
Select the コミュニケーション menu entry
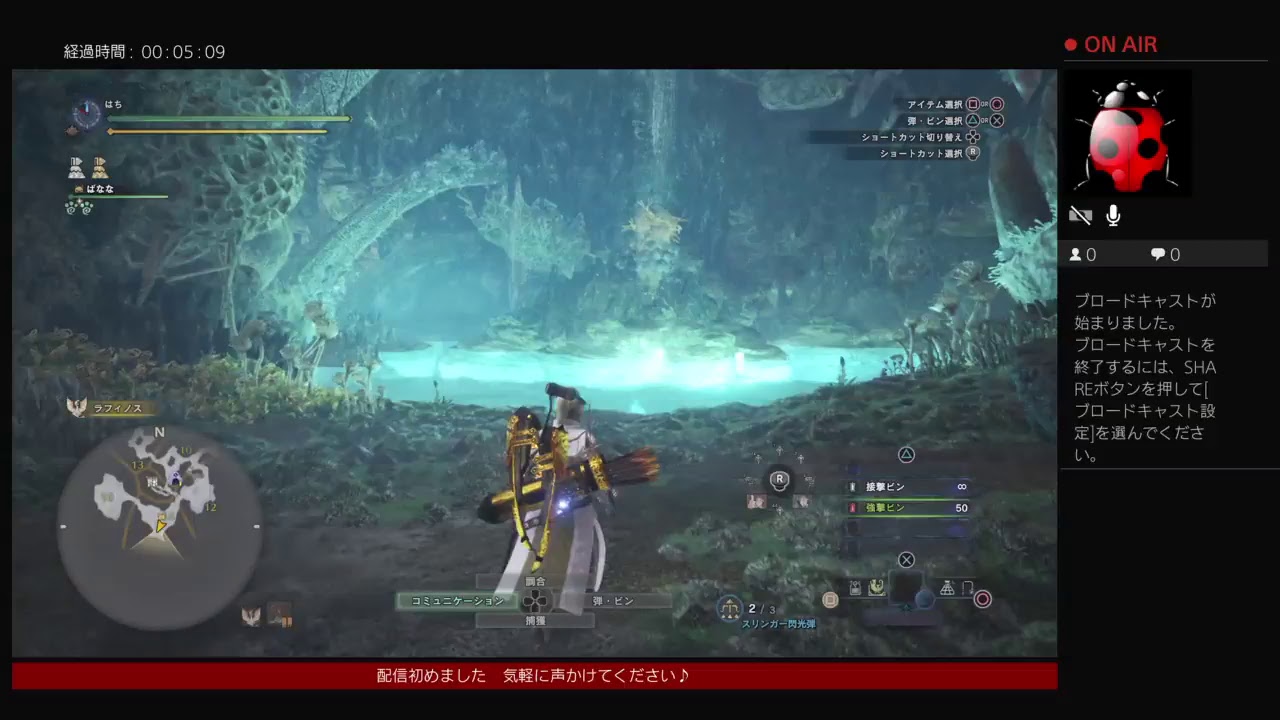click(x=456, y=601)
